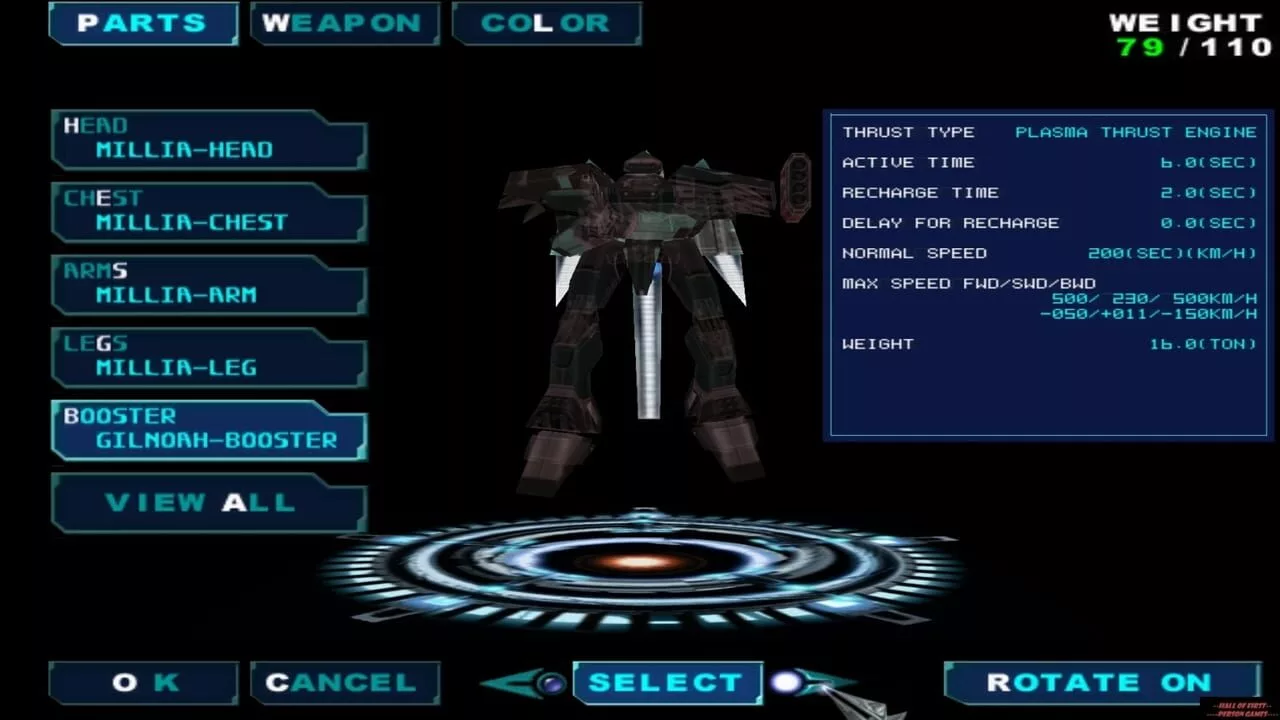Pick the ARMS part Millia-Arm

point(209,285)
